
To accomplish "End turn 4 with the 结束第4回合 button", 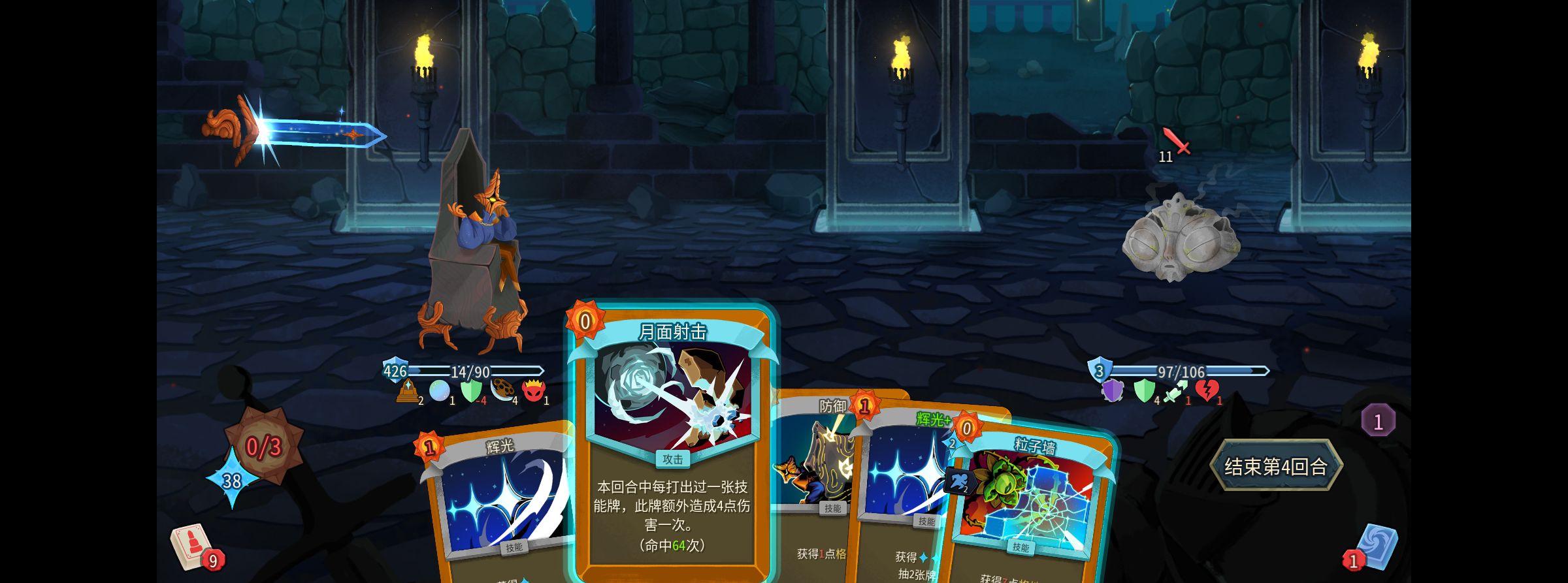I will click(1275, 466).
